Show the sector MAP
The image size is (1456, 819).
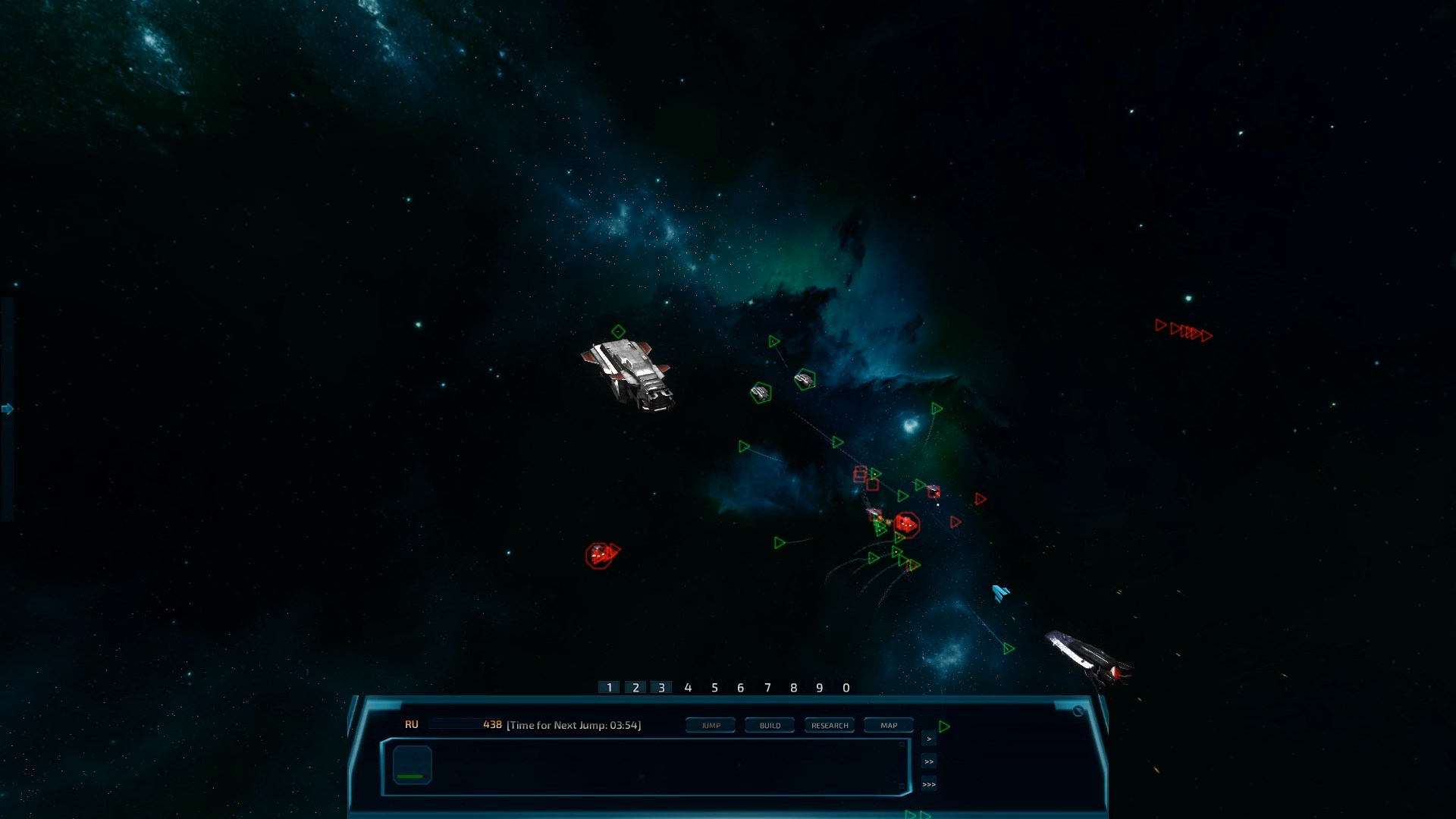[x=889, y=726]
